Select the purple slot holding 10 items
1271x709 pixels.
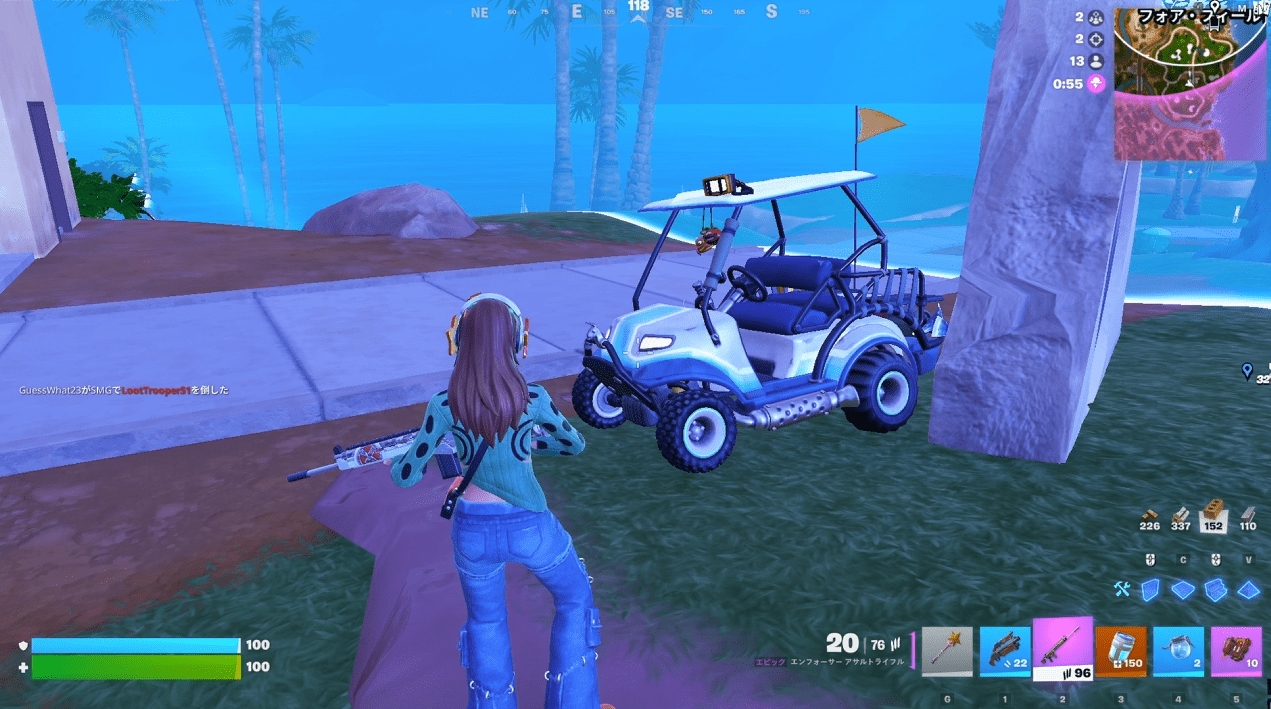click(1236, 652)
